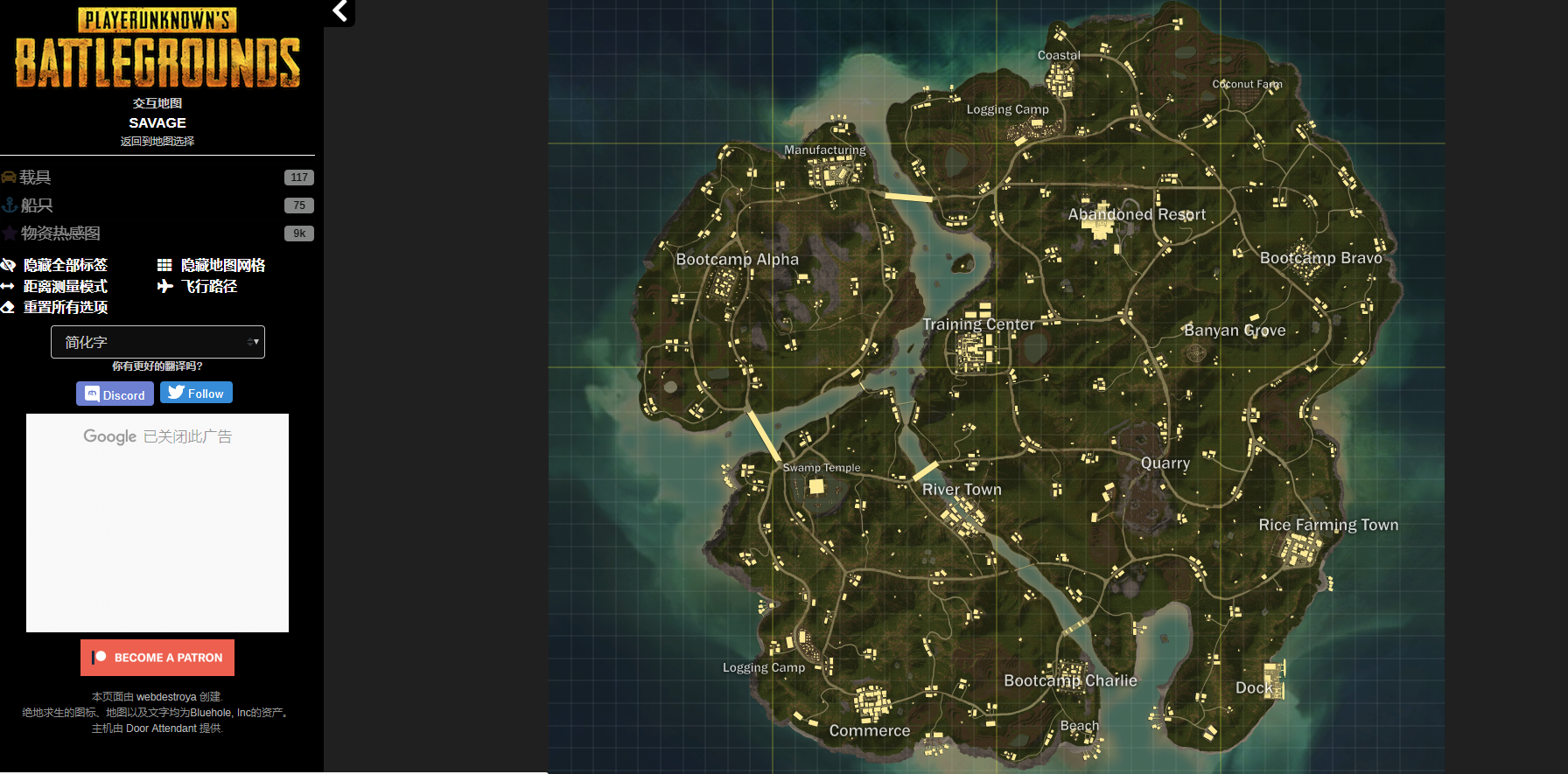This screenshot has height=774, width=1568.
Task: Click the dropdown arrow inside the language selector
Action: click(x=254, y=341)
